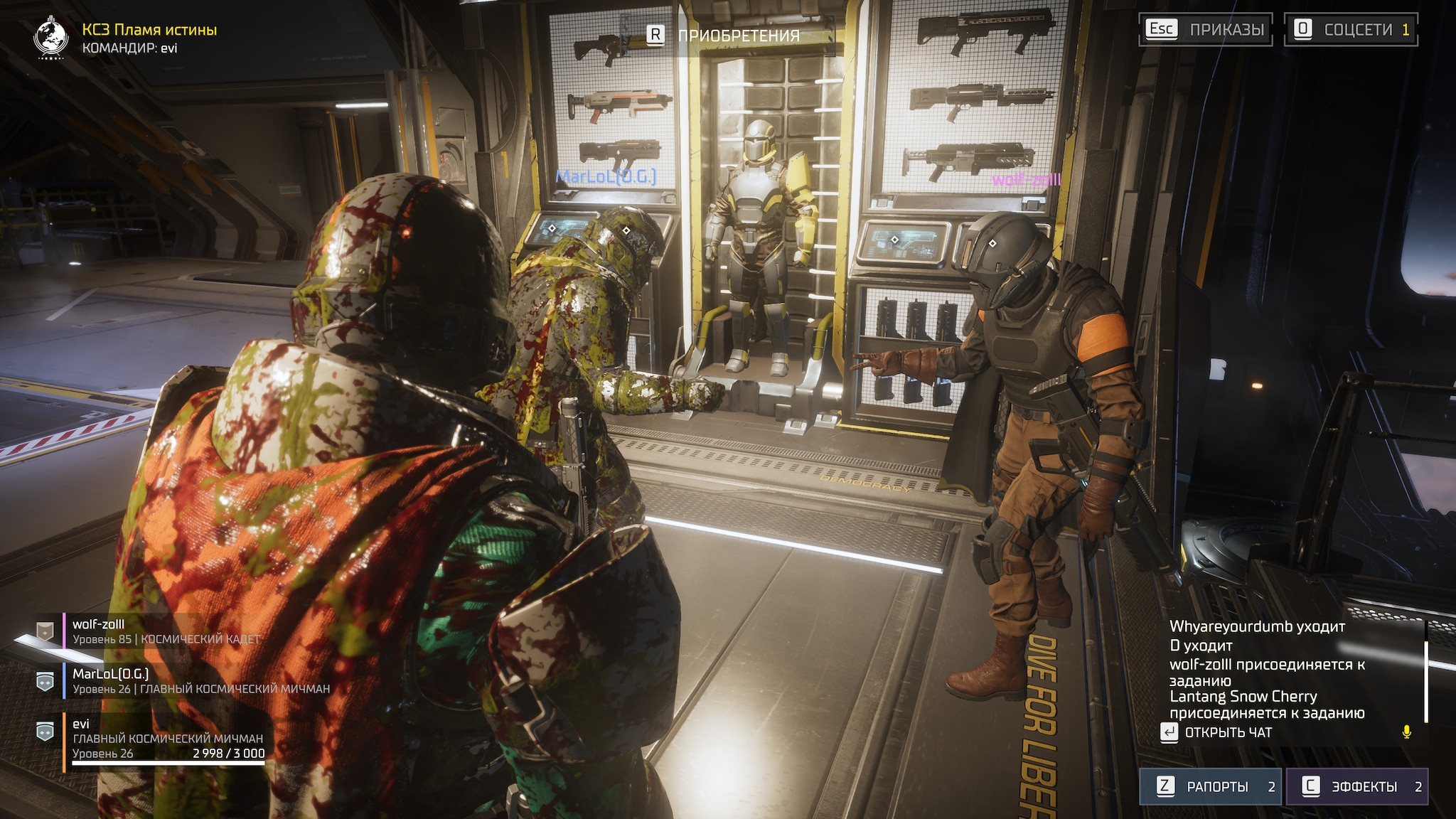Open the Рапорты reports panel
Screen dimensions: 1456x819
[1210, 786]
